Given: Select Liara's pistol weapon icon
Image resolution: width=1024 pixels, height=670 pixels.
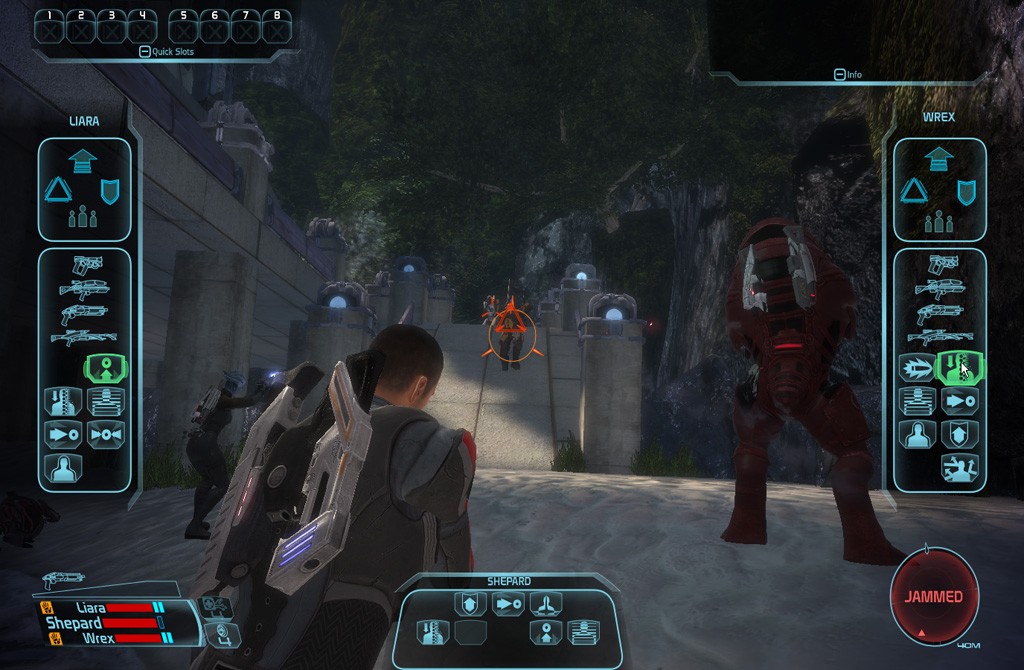Looking at the screenshot, I should click(x=86, y=264).
